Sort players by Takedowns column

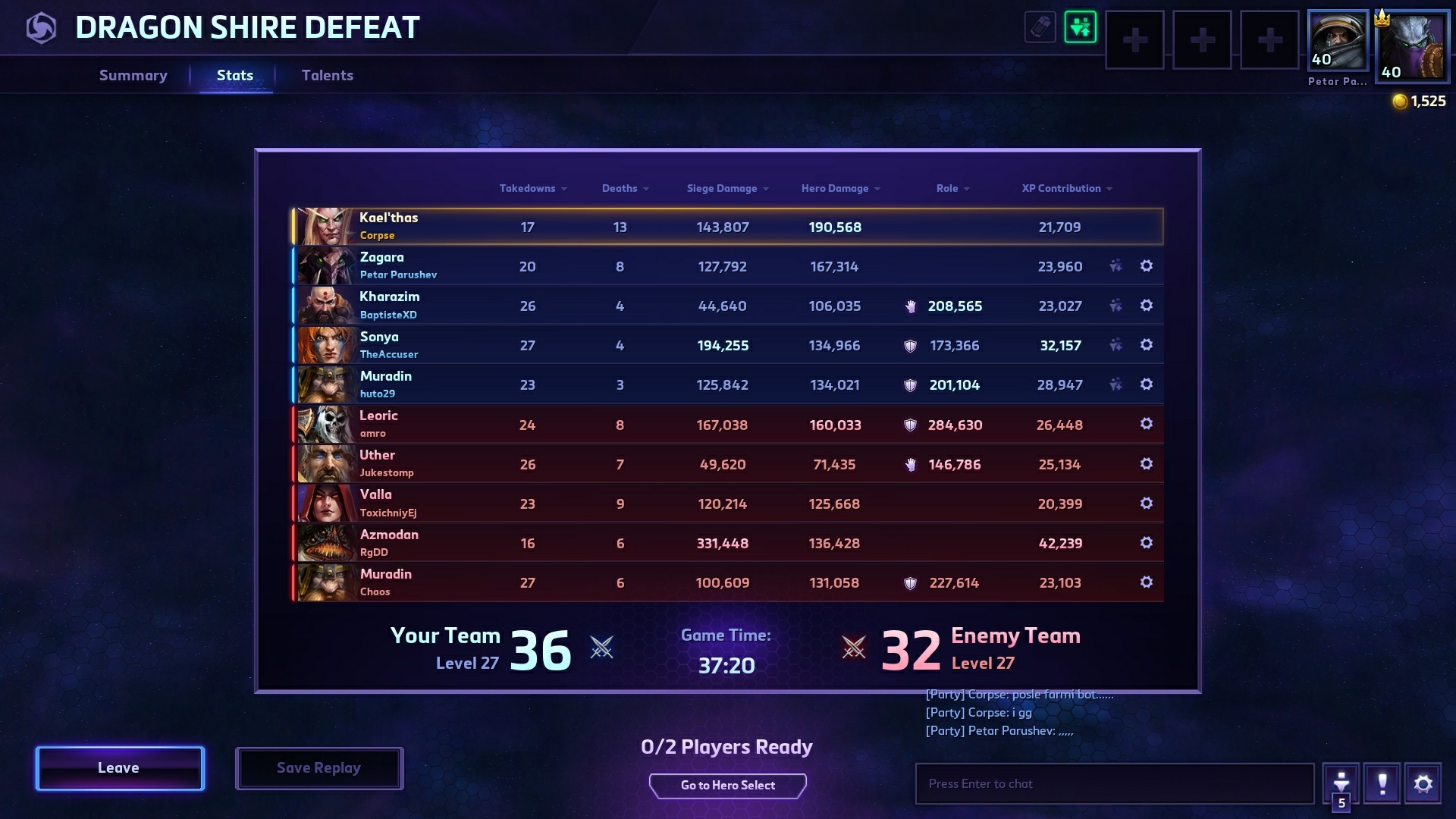[x=532, y=188]
